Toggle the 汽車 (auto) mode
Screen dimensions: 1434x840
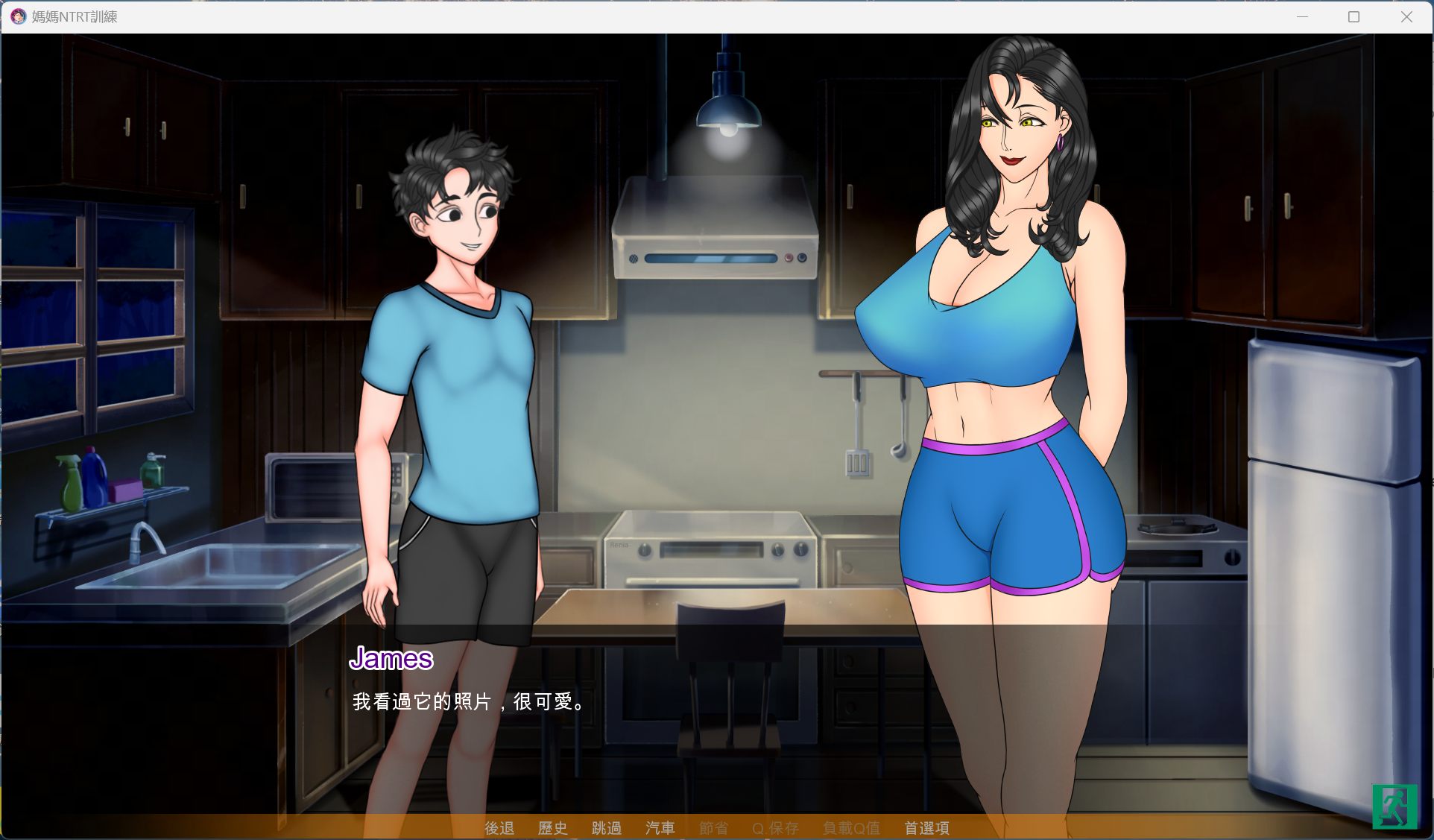click(660, 828)
